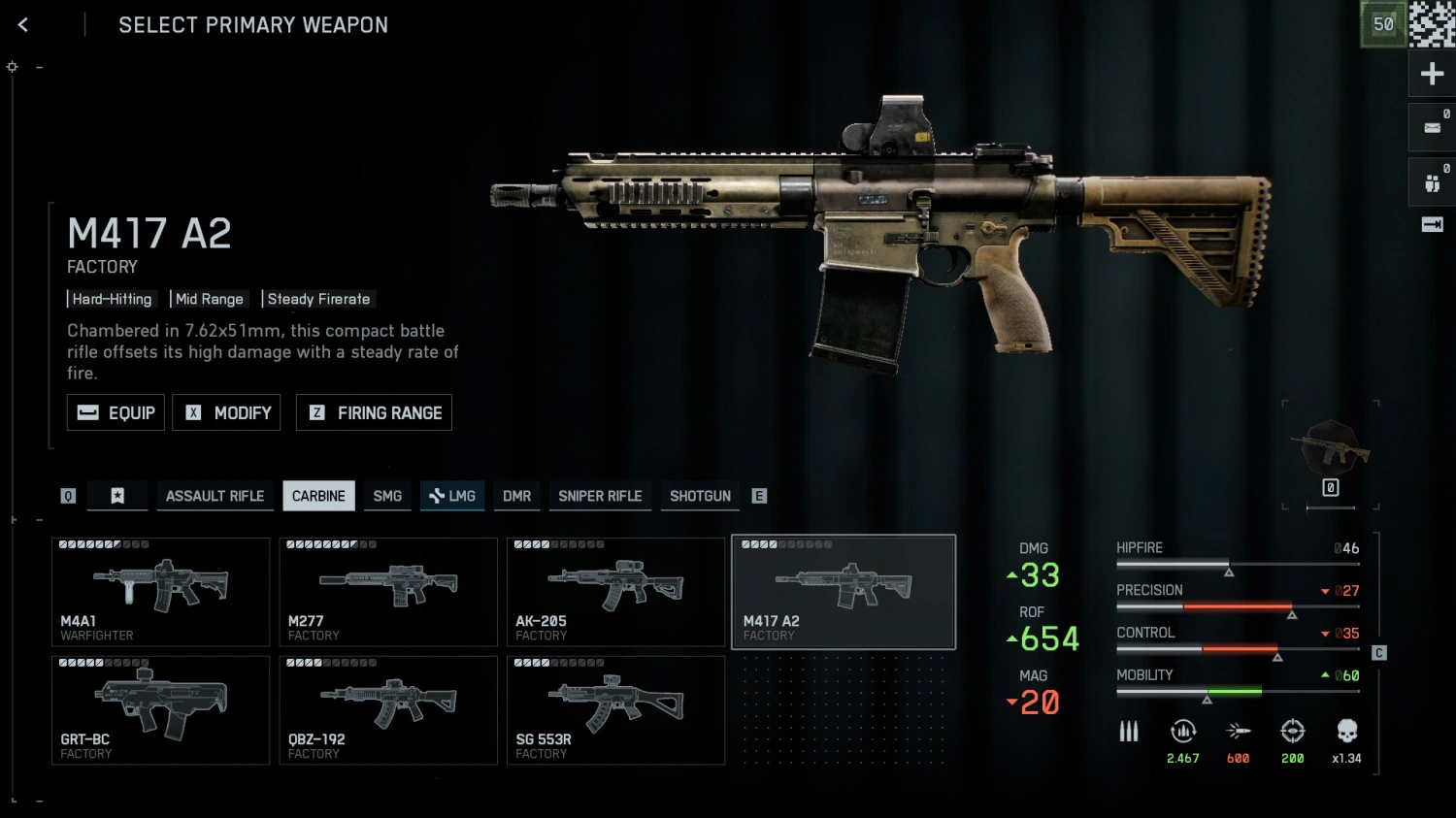The image size is (1456, 818).
Task: Show the DMR weapons
Action: tap(516, 496)
